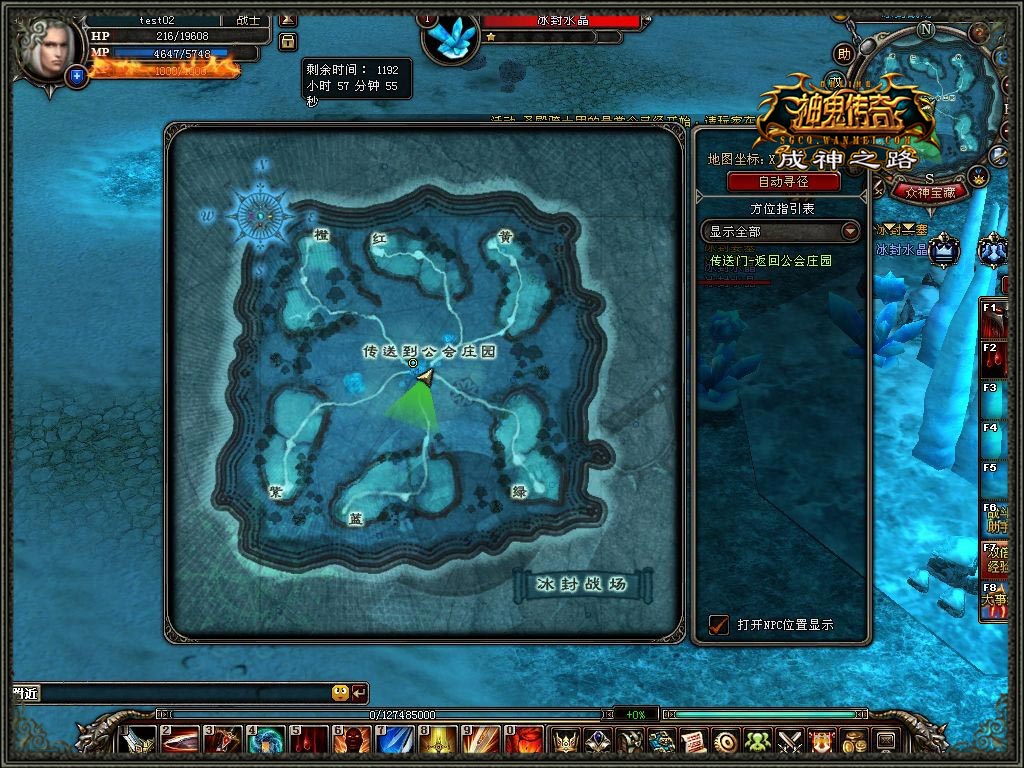Click the 传送到公会庄园 portal marker on map
1024x768 pixels.
413,363
